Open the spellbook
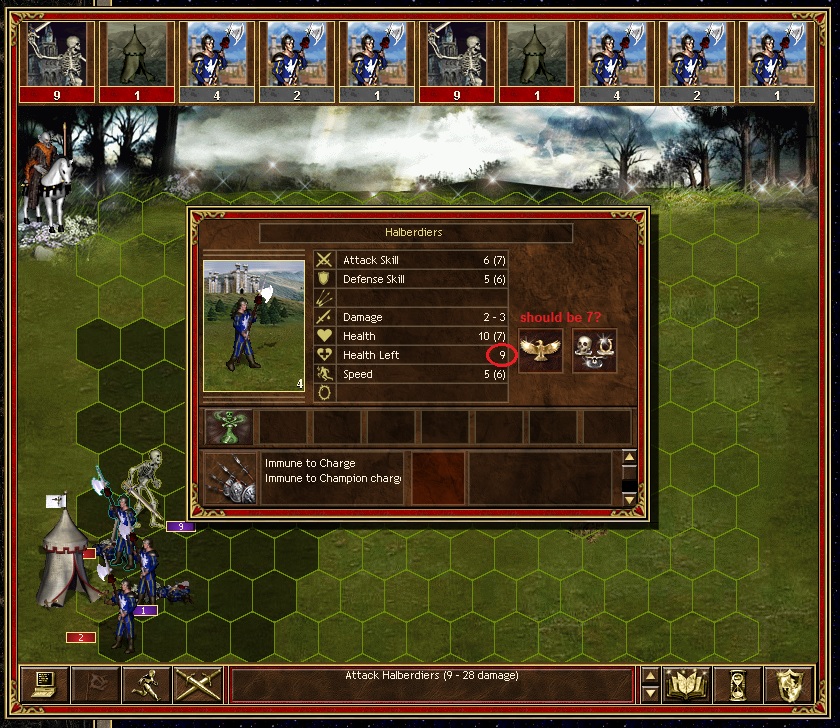The height and width of the screenshot is (728, 840). click(687, 685)
